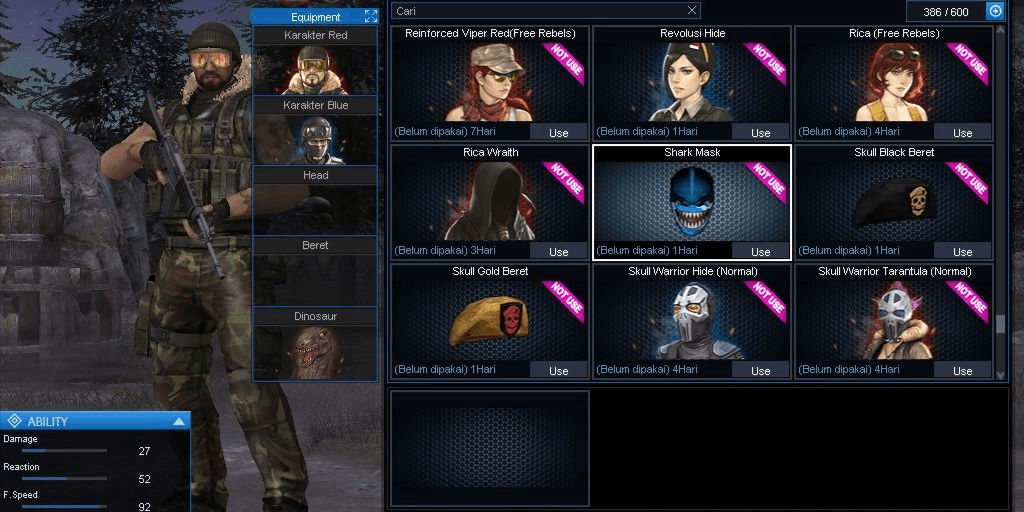This screenshot has height=512, width=1024.
Task: Use the Revolusi Hide character
Action: tap(760, 132)
